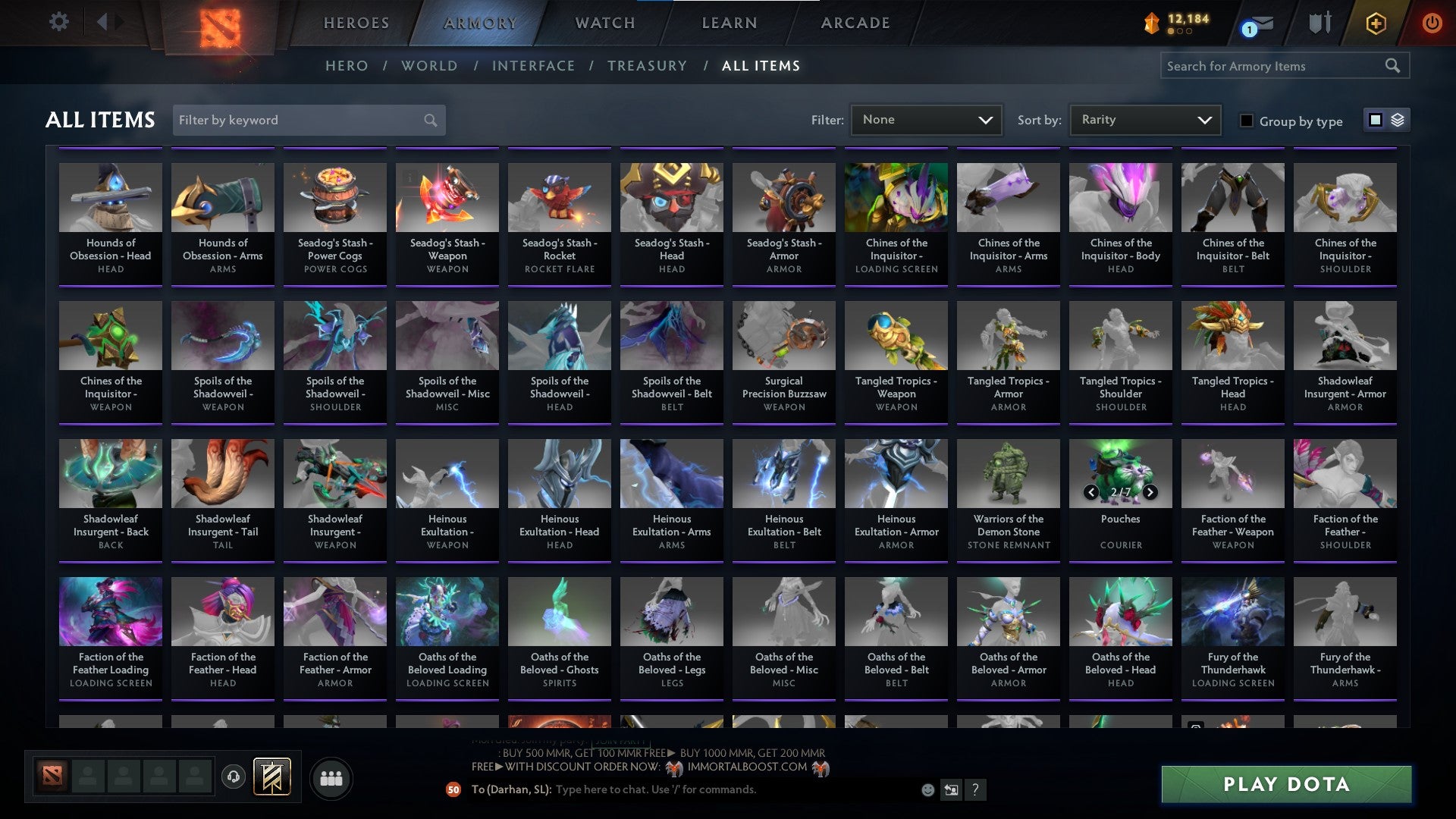Open the Arcade menu
Screen dimensions: 1456x819
[x=855, y=23]
